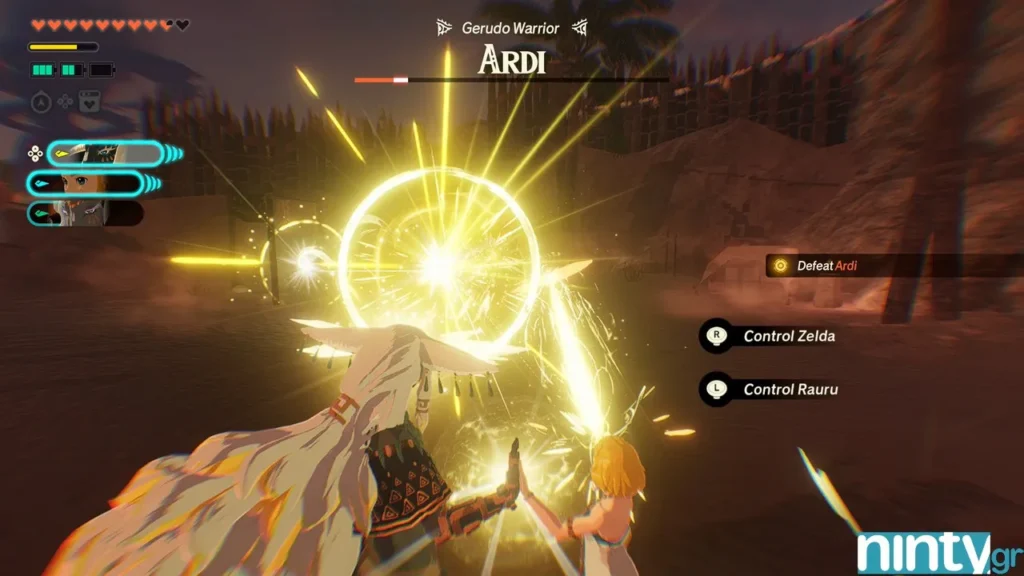Image resolution: width=1024 pixels, height=576 pixels.
Task: Use the greyed-out heart healing item icon
Action: tap(89, 102)
